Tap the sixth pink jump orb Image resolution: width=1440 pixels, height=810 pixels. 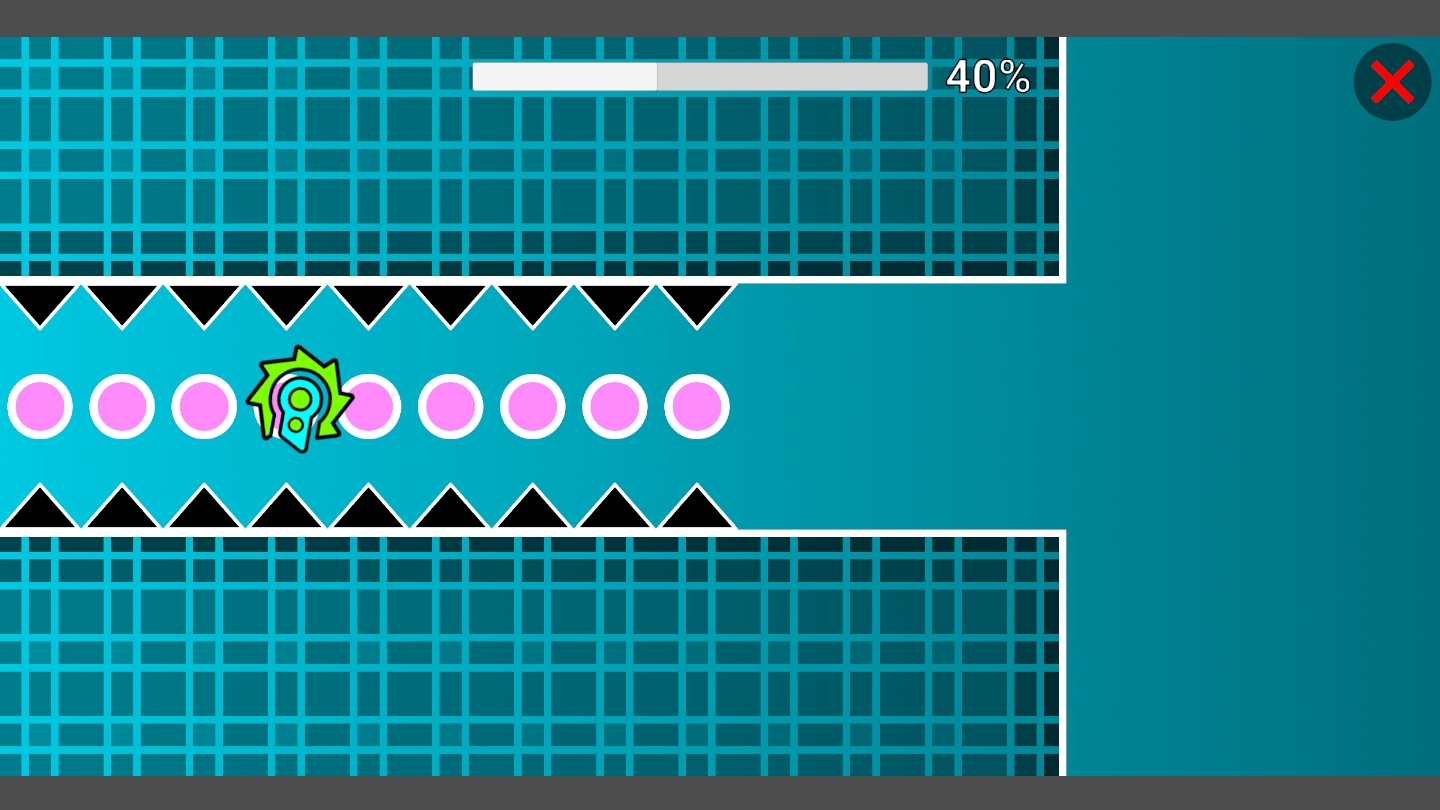[x=451, y=406]
